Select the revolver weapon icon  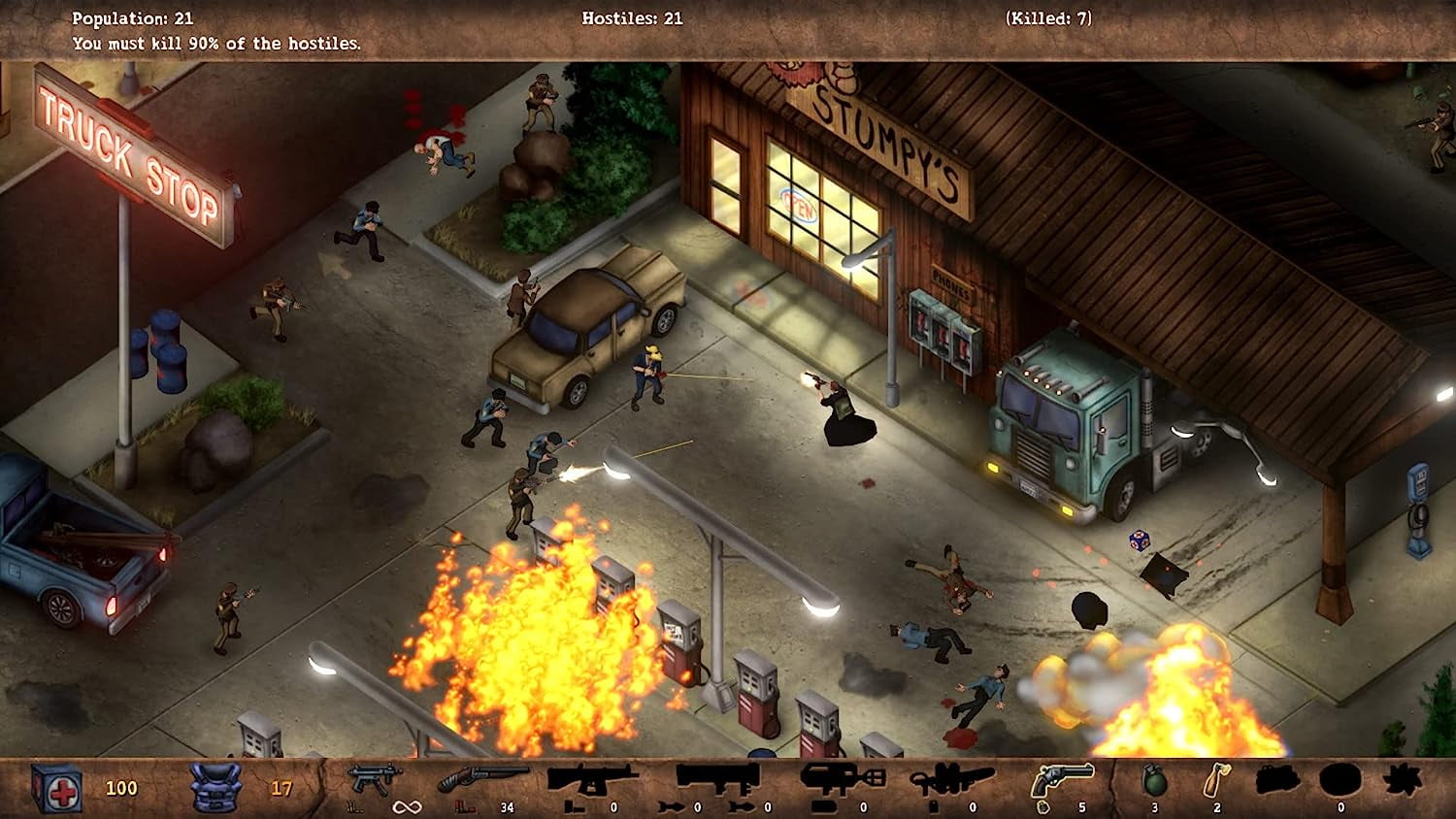(1065, 778)
